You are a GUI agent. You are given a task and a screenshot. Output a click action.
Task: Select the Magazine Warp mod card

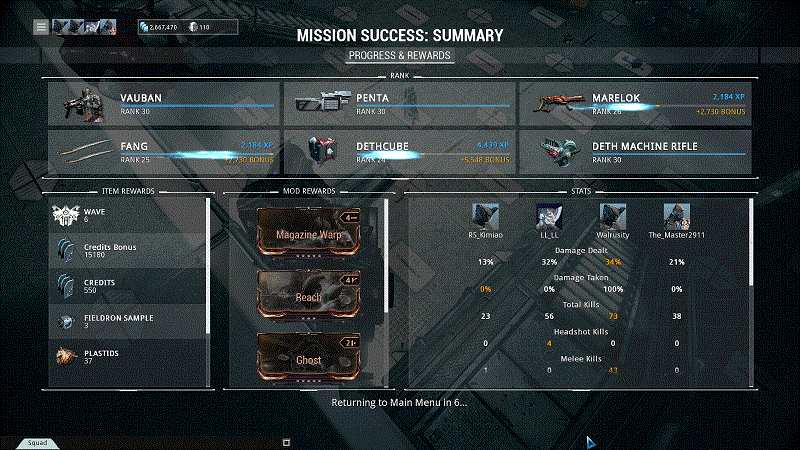point(309,232)
